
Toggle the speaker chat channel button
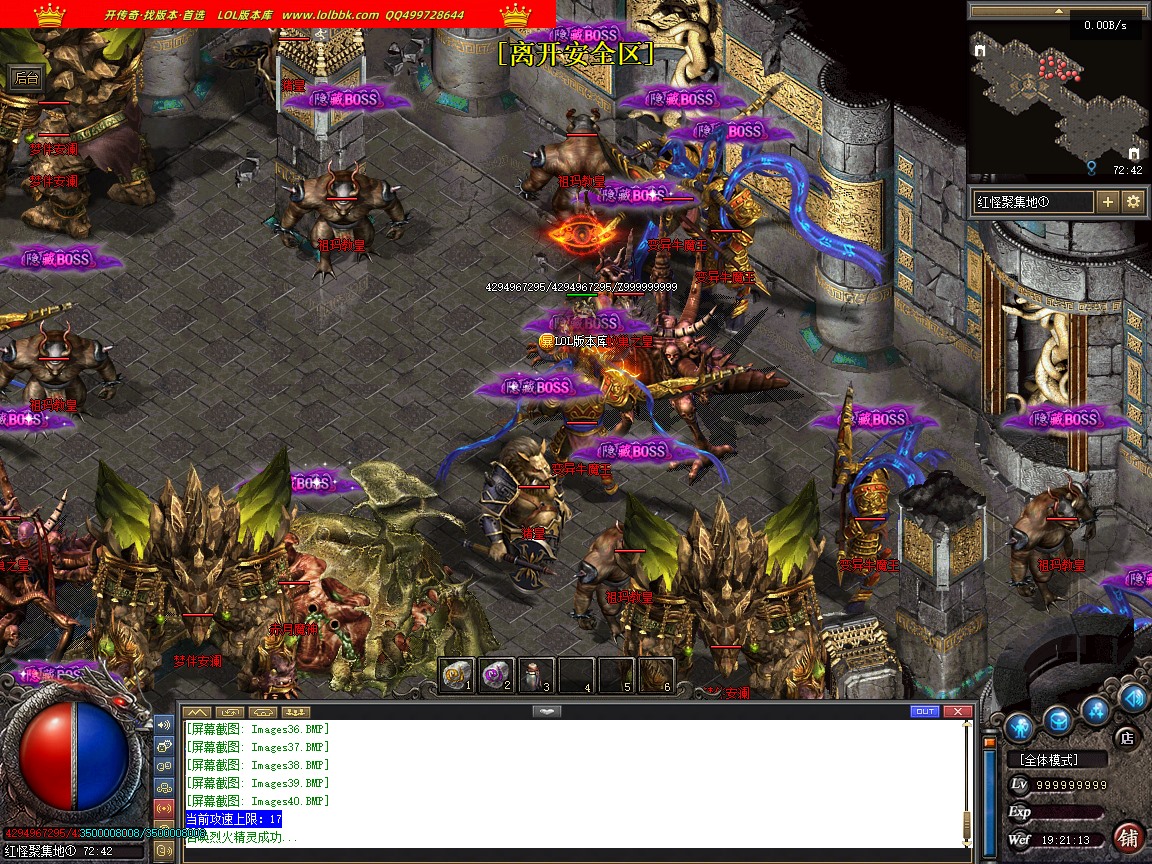pyautogui.click(x=164, y=724)
